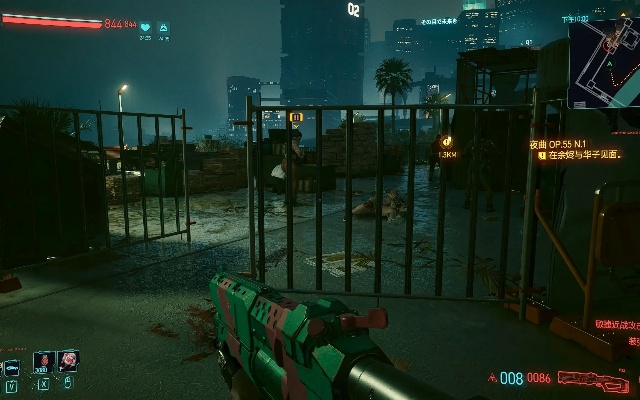Select the equipped weapon silhouette icon
The height and width of the screenshot is (400, 640).
[593, 379]
